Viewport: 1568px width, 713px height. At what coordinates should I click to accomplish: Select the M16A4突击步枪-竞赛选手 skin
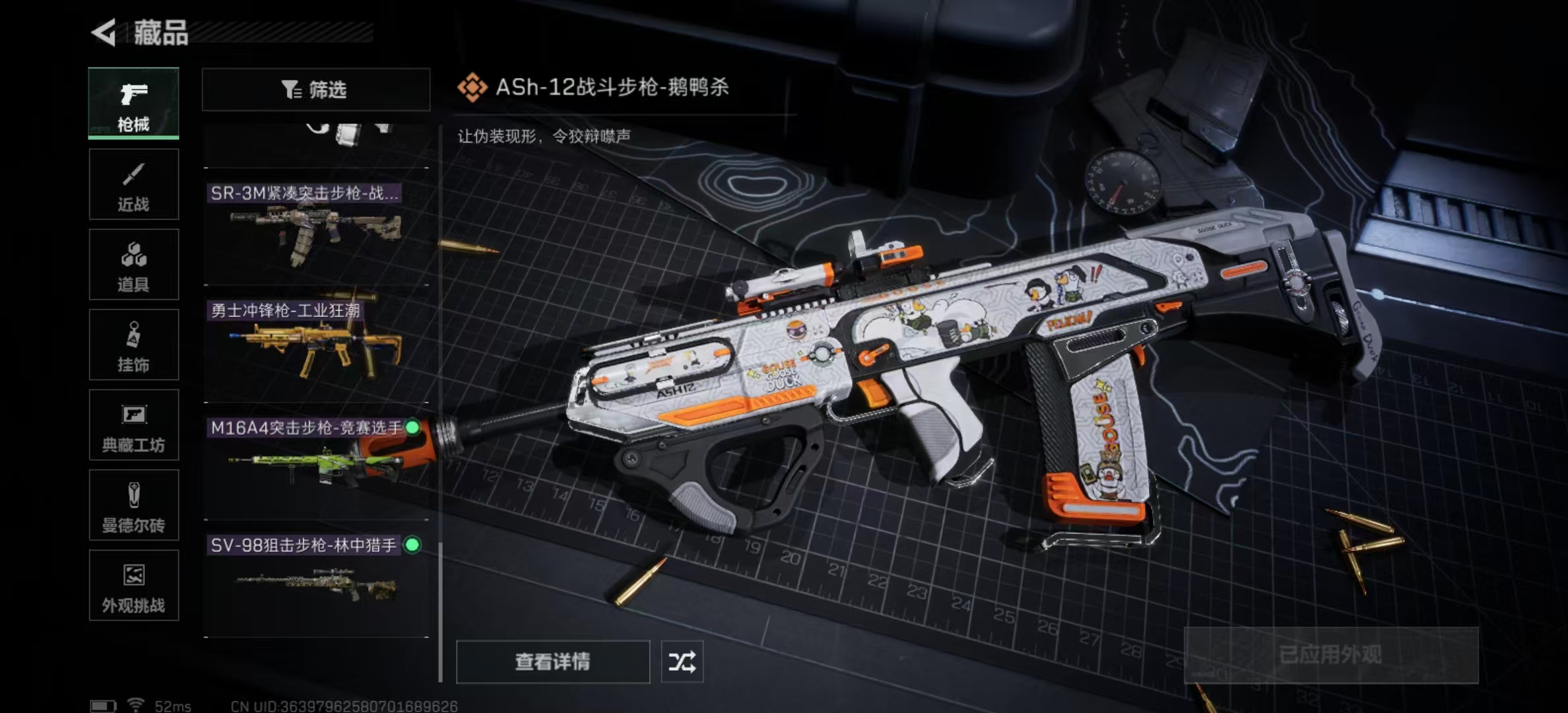[x=316, y=462]
